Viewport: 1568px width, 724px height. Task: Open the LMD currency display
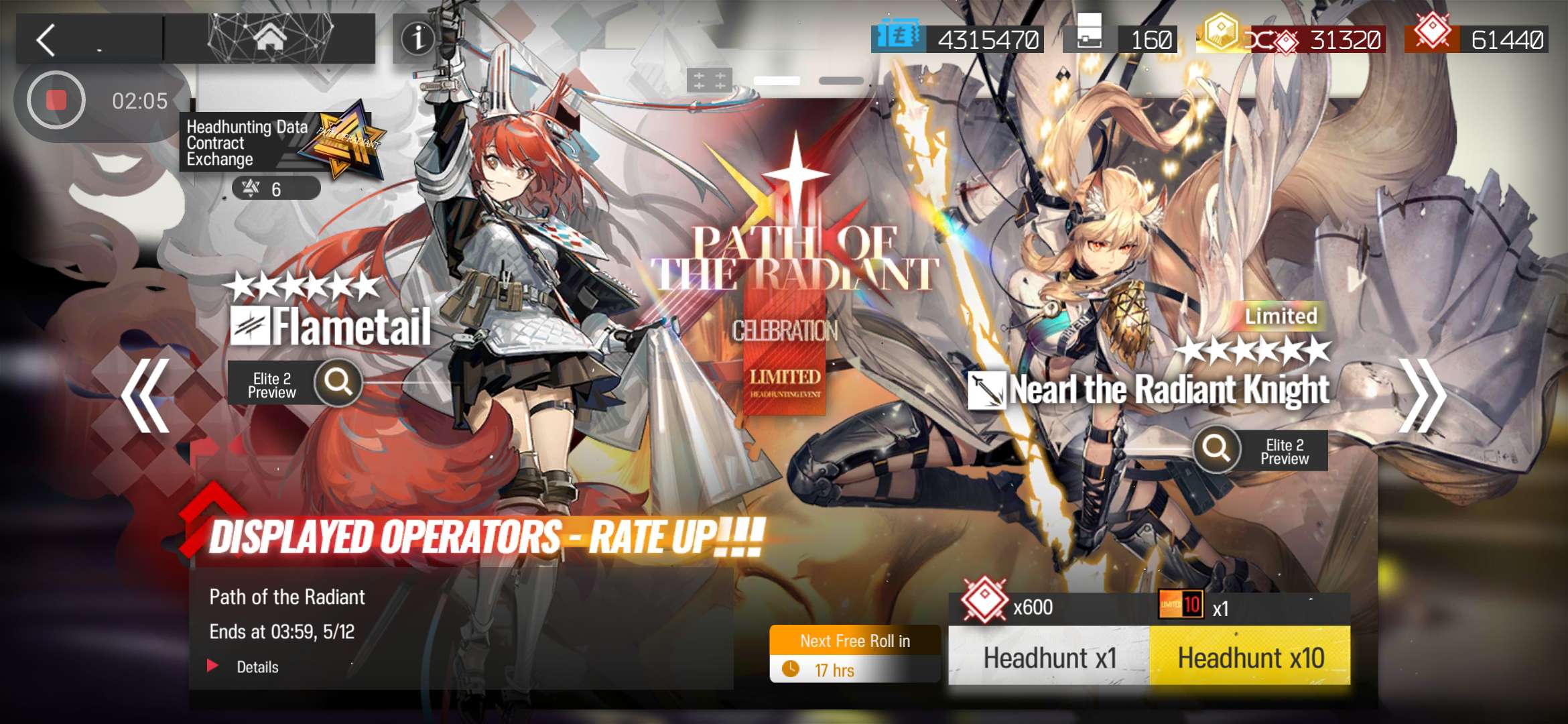click(958, 40)
